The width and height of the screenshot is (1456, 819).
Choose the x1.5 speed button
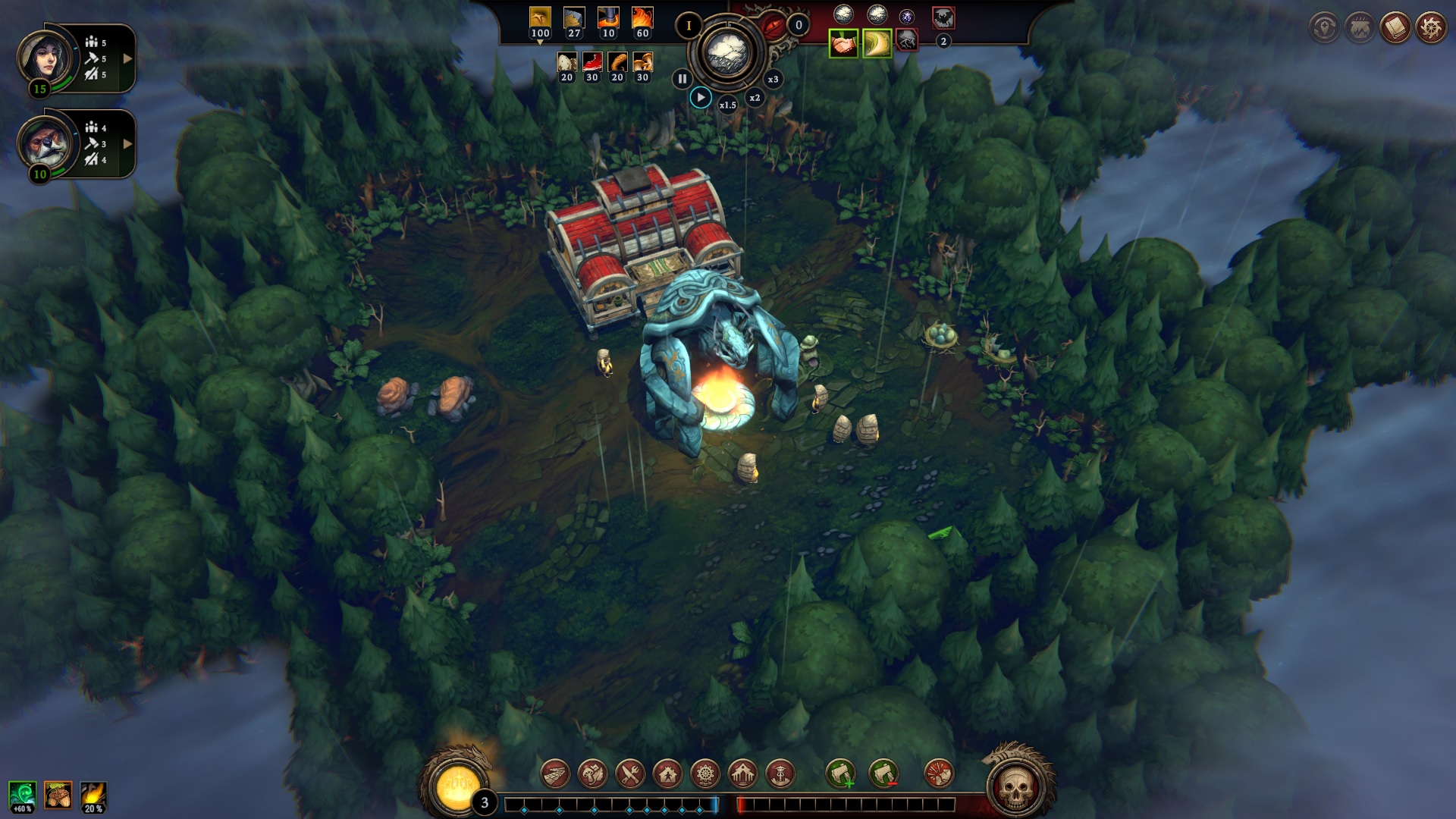tap(727, 105)
